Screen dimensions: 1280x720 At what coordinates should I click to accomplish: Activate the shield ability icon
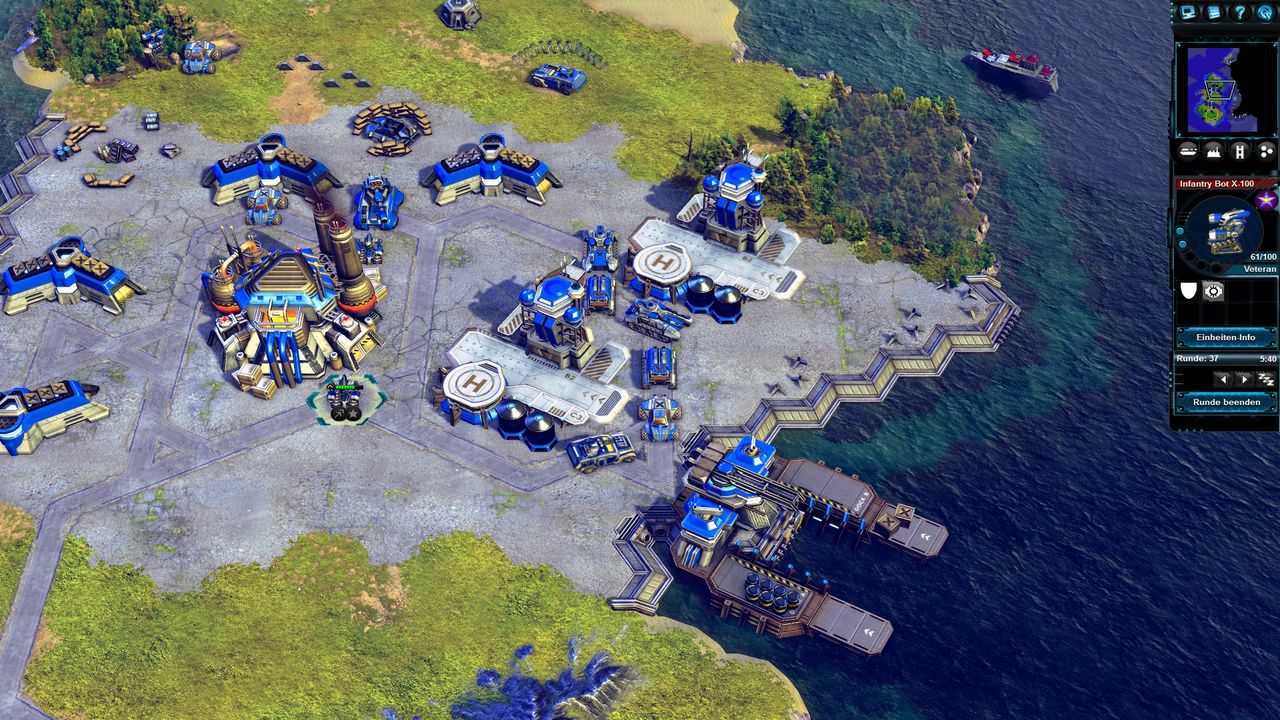(x=1189, y=291)
